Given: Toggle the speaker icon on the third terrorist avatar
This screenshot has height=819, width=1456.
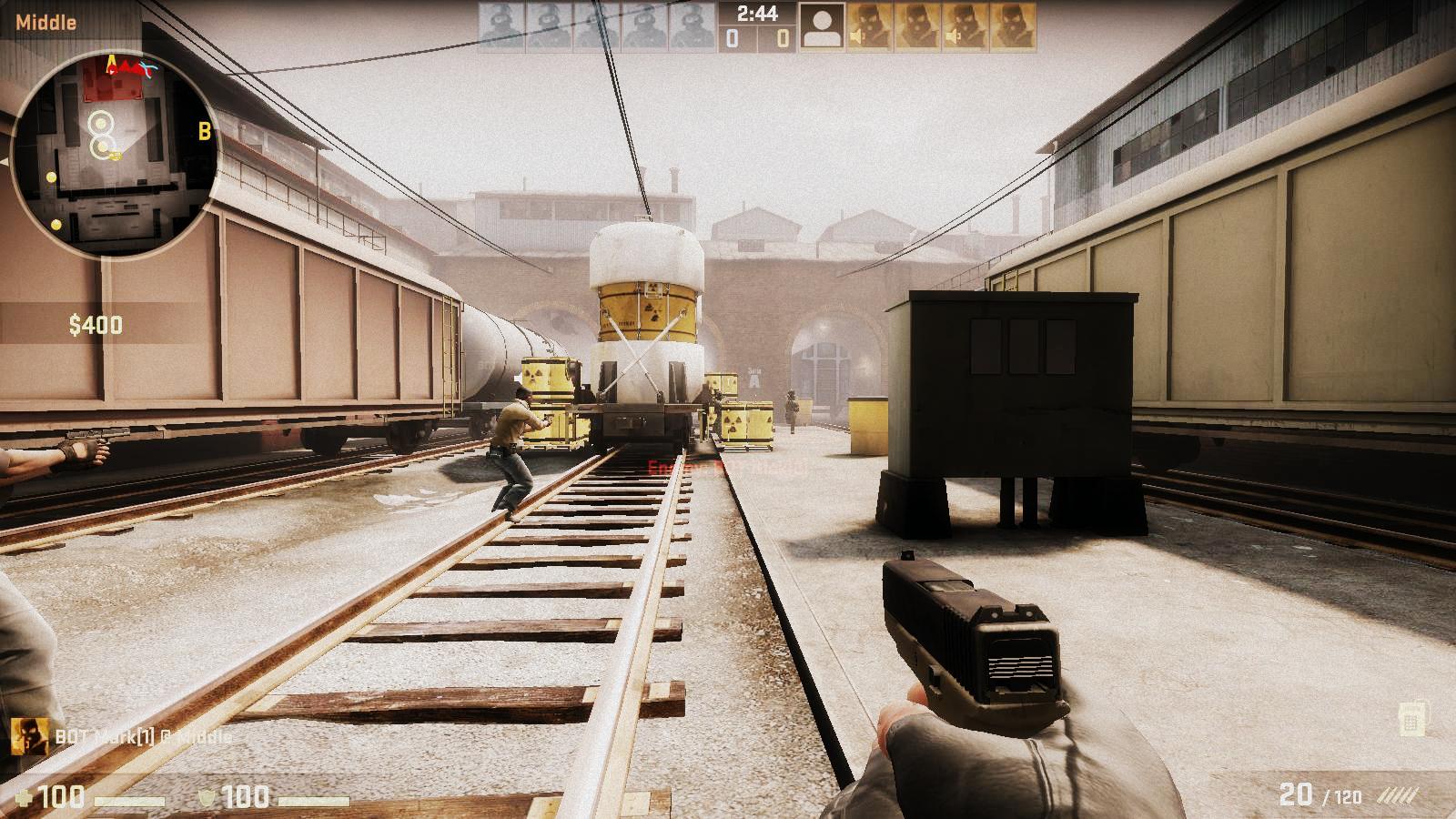Looking at the screenshot, I should [954, 36].
